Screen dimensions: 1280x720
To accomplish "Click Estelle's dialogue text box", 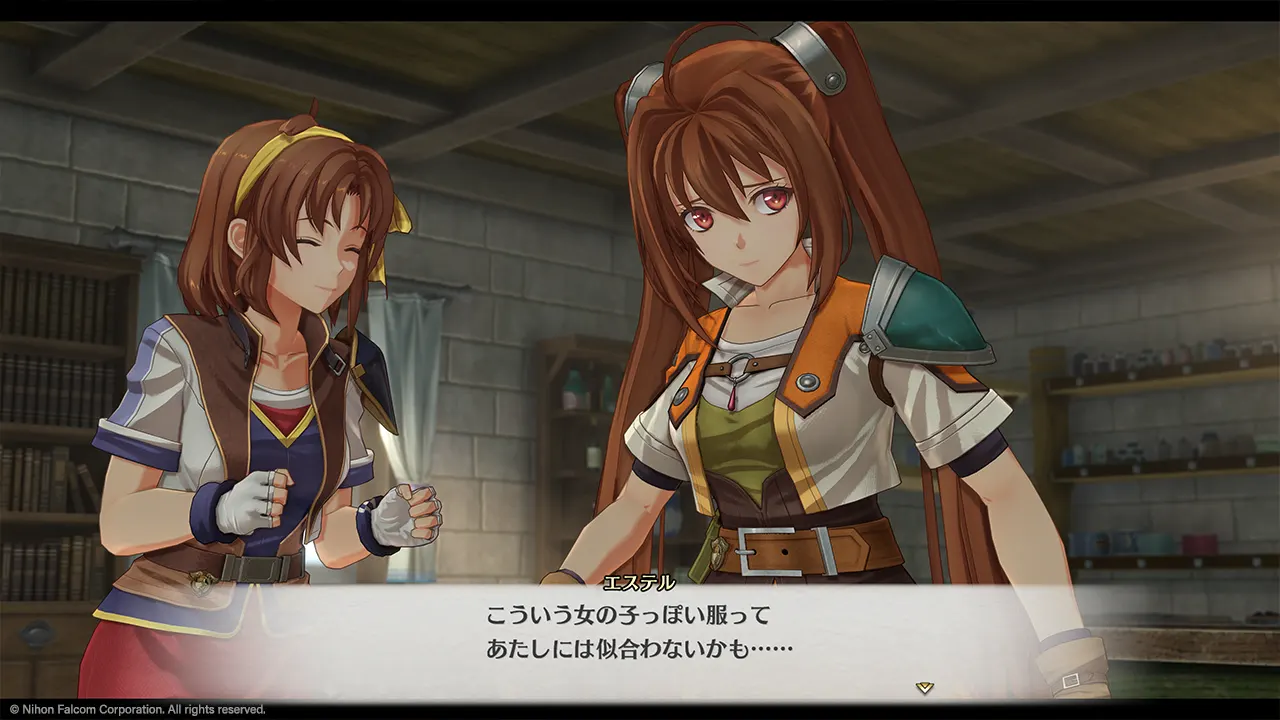I will coord(640,637).
